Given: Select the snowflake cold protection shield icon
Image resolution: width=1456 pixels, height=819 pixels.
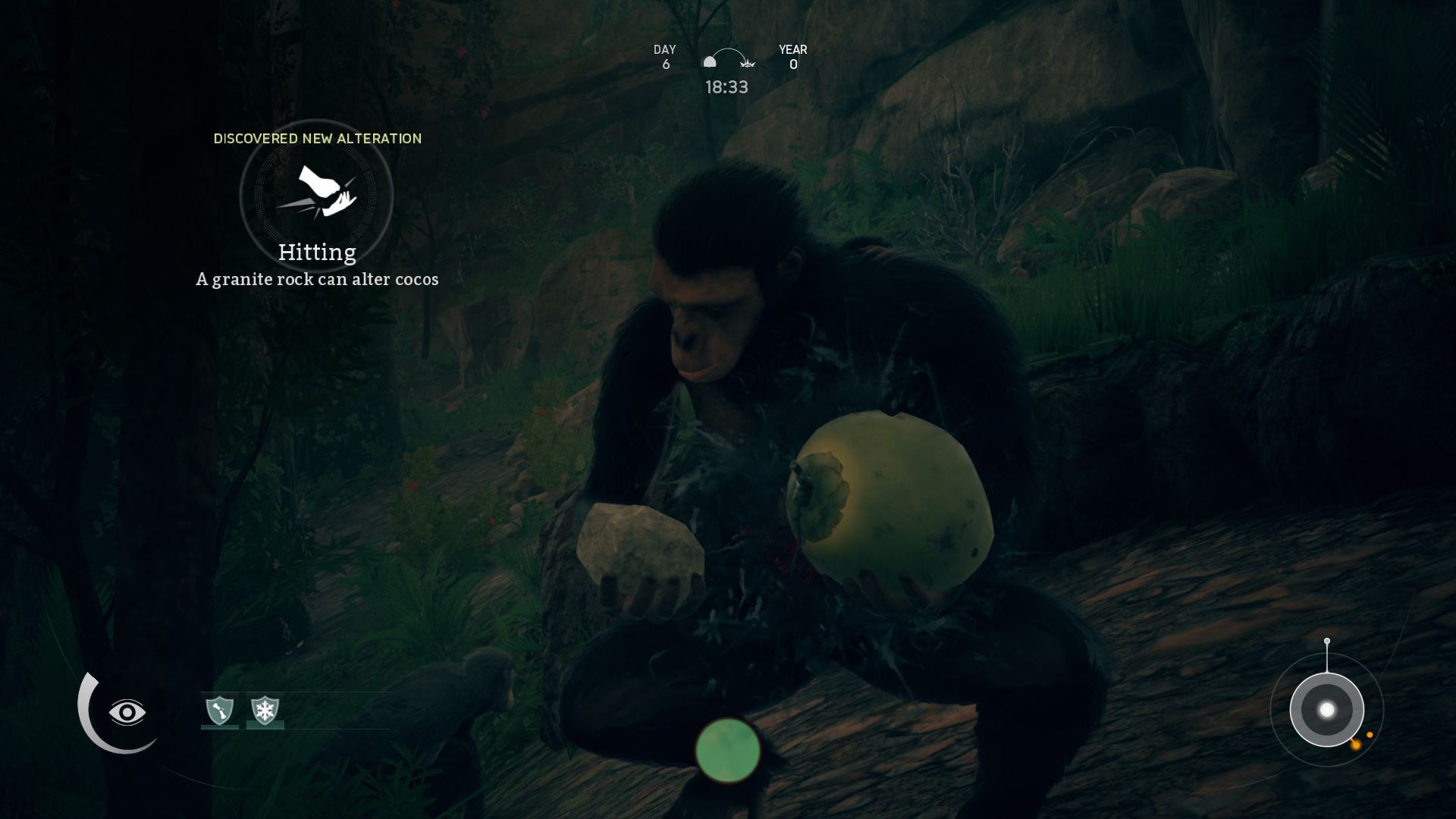Looking at the screenshot, I should (265, 711).
